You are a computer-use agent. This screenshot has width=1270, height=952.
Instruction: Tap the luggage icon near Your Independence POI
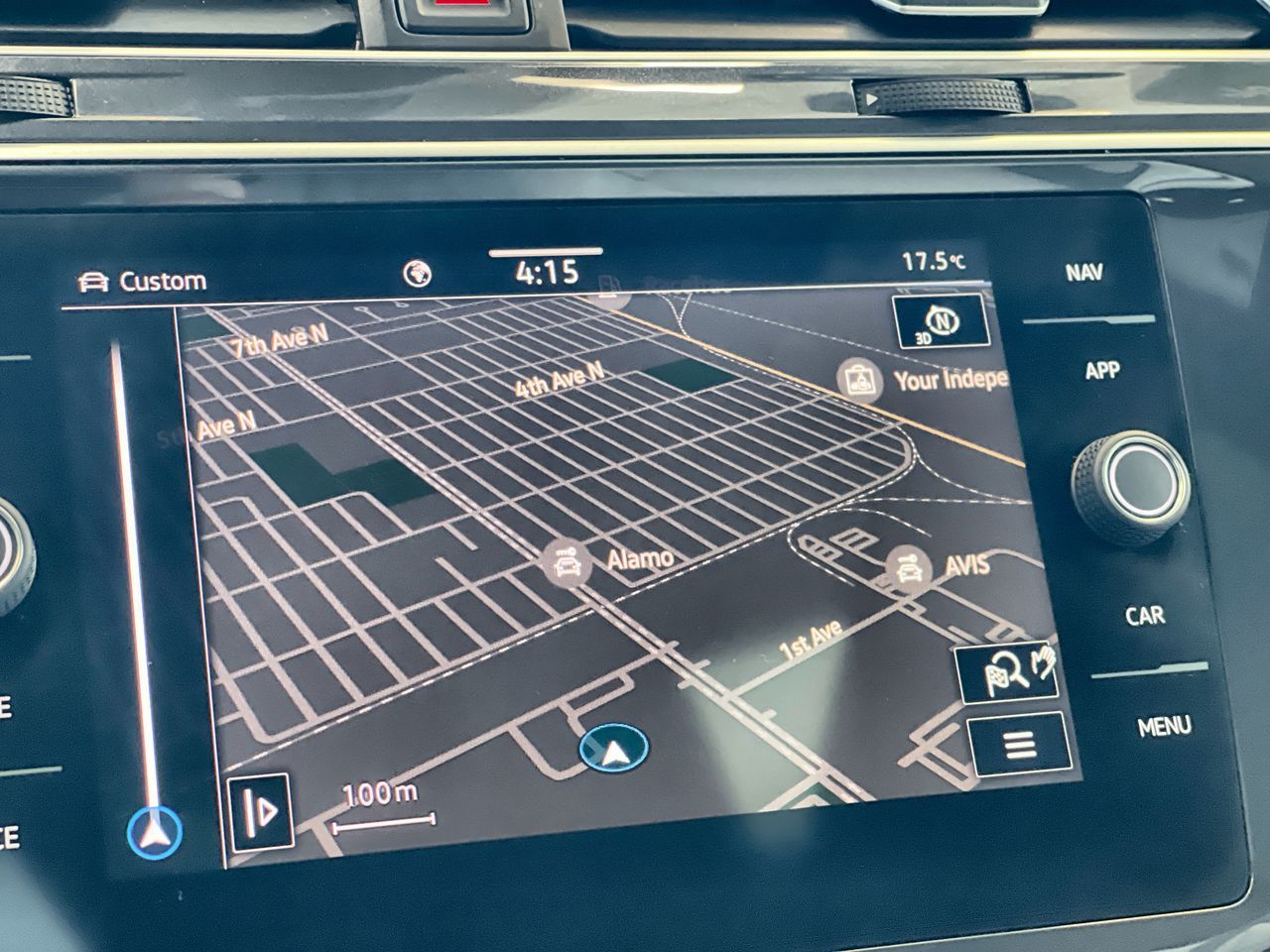(859, 378)
